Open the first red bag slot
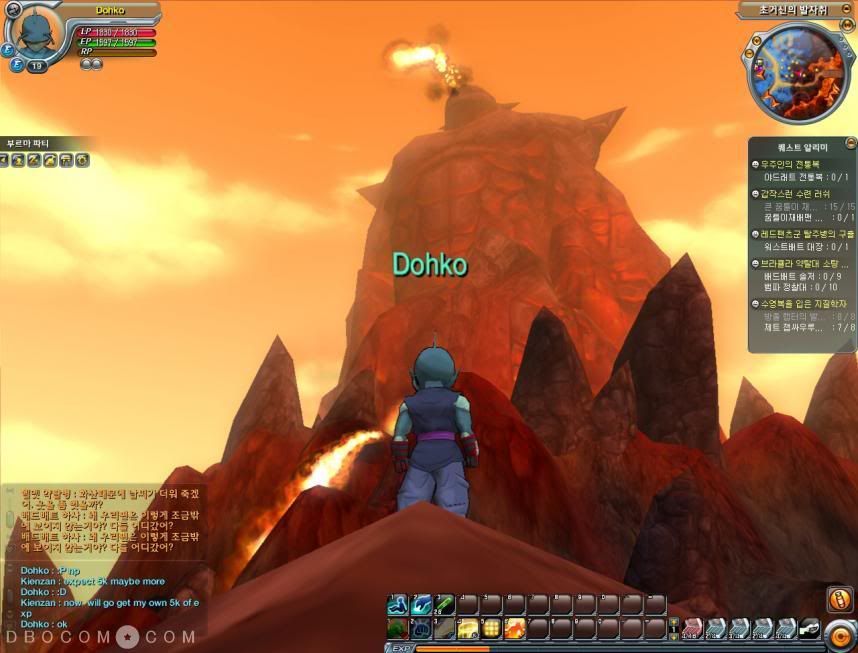This screenshot has height=653, width=858. pyautogui.click(x=693, y=628)
